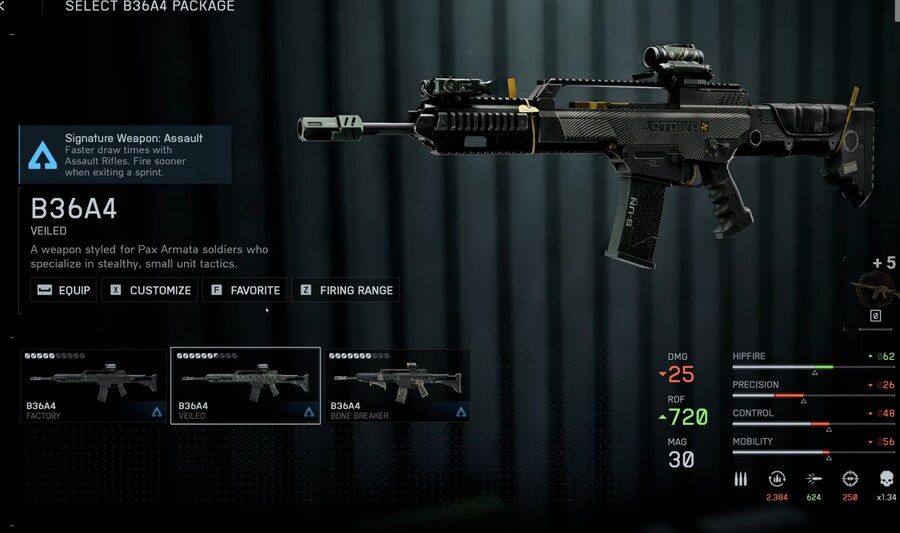Equip the B36A4 Veiled package
The width and height of the screenshot is (900, 533).
click(x=63, y=290)
